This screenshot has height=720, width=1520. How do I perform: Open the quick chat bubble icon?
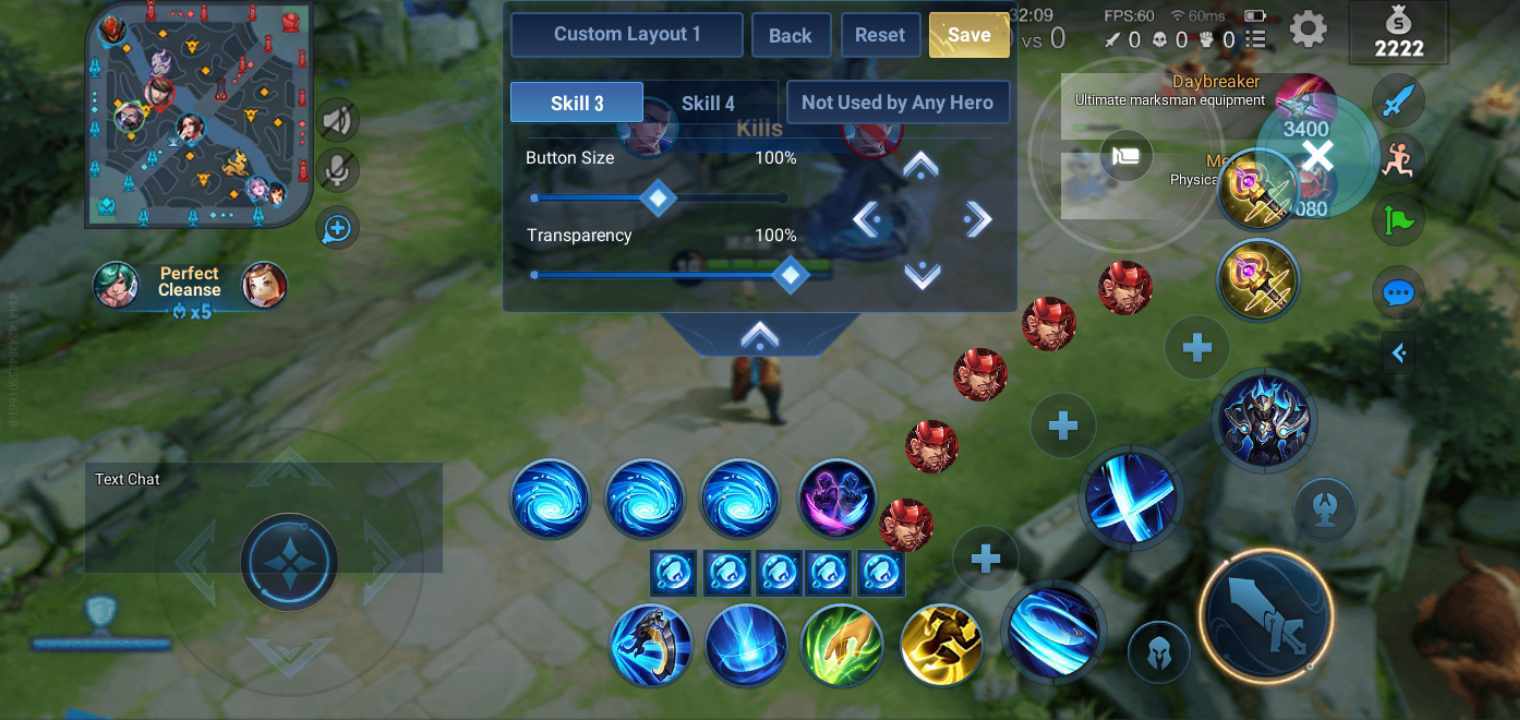click(x=1398, y=292)
